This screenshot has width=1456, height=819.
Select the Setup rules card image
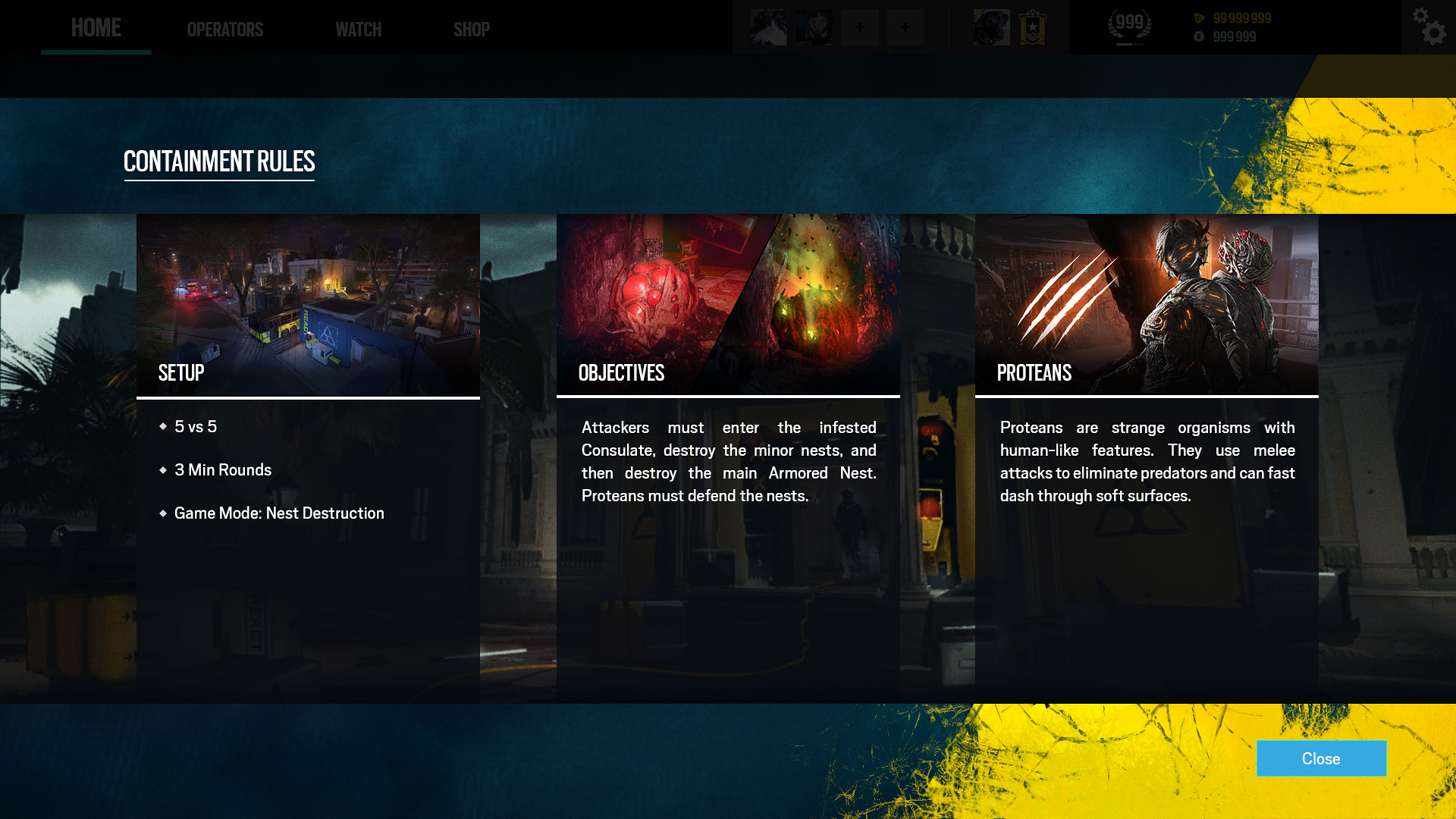coord(308,305)
